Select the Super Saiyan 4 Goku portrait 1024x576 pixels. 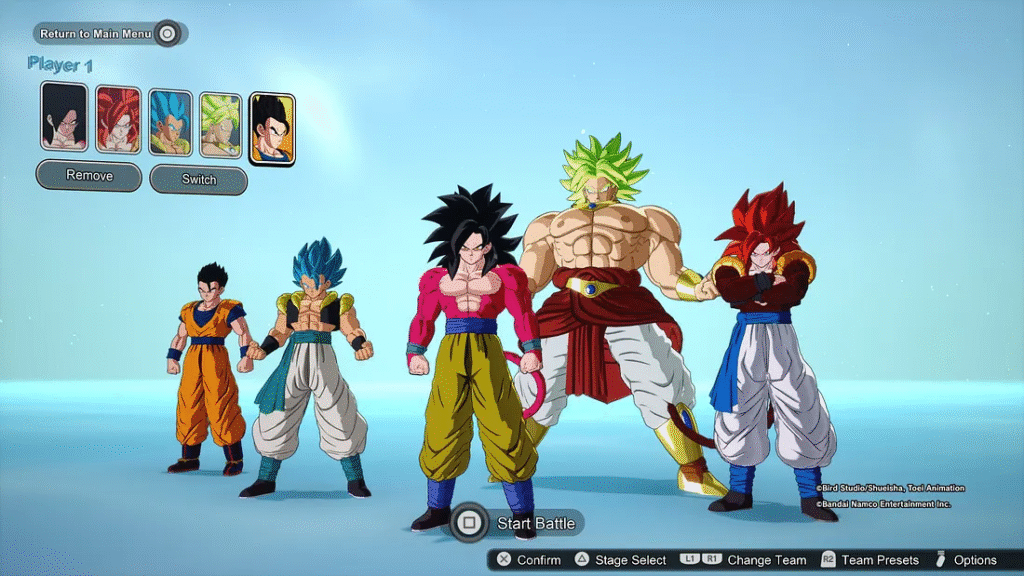[x=63, y=117]
